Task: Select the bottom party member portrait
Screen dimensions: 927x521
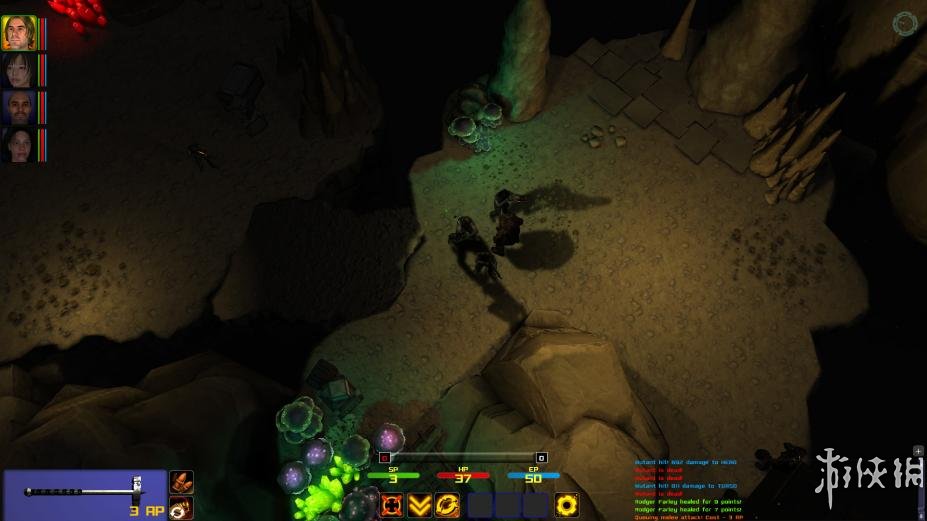Action: click(x=19, y=143)
